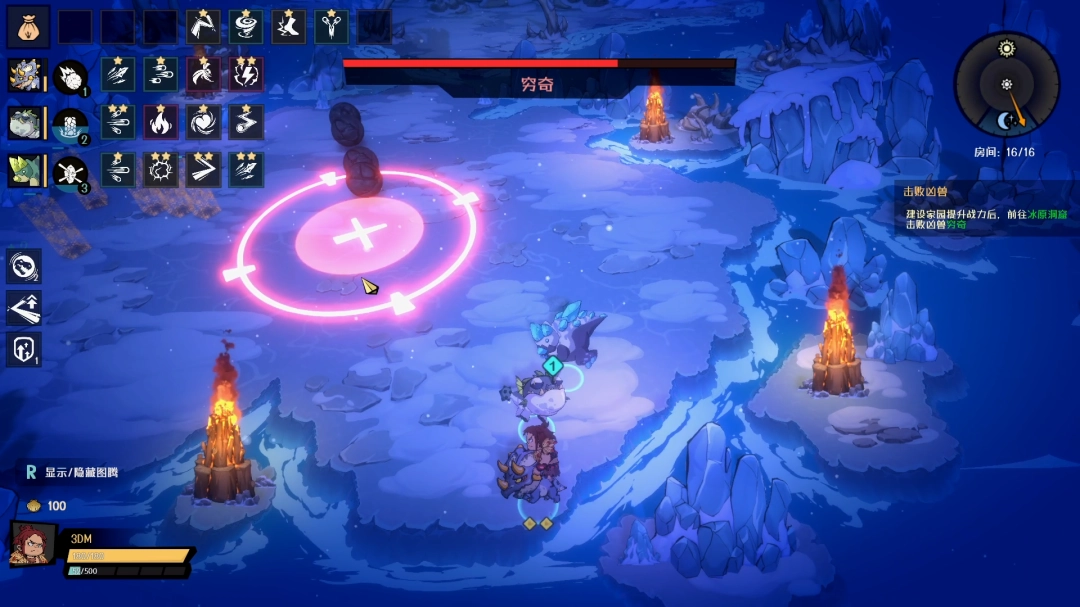Choose the purple horned beast portrait
The width and height of the screenshot is (1080, 607).
click(24, 76)
